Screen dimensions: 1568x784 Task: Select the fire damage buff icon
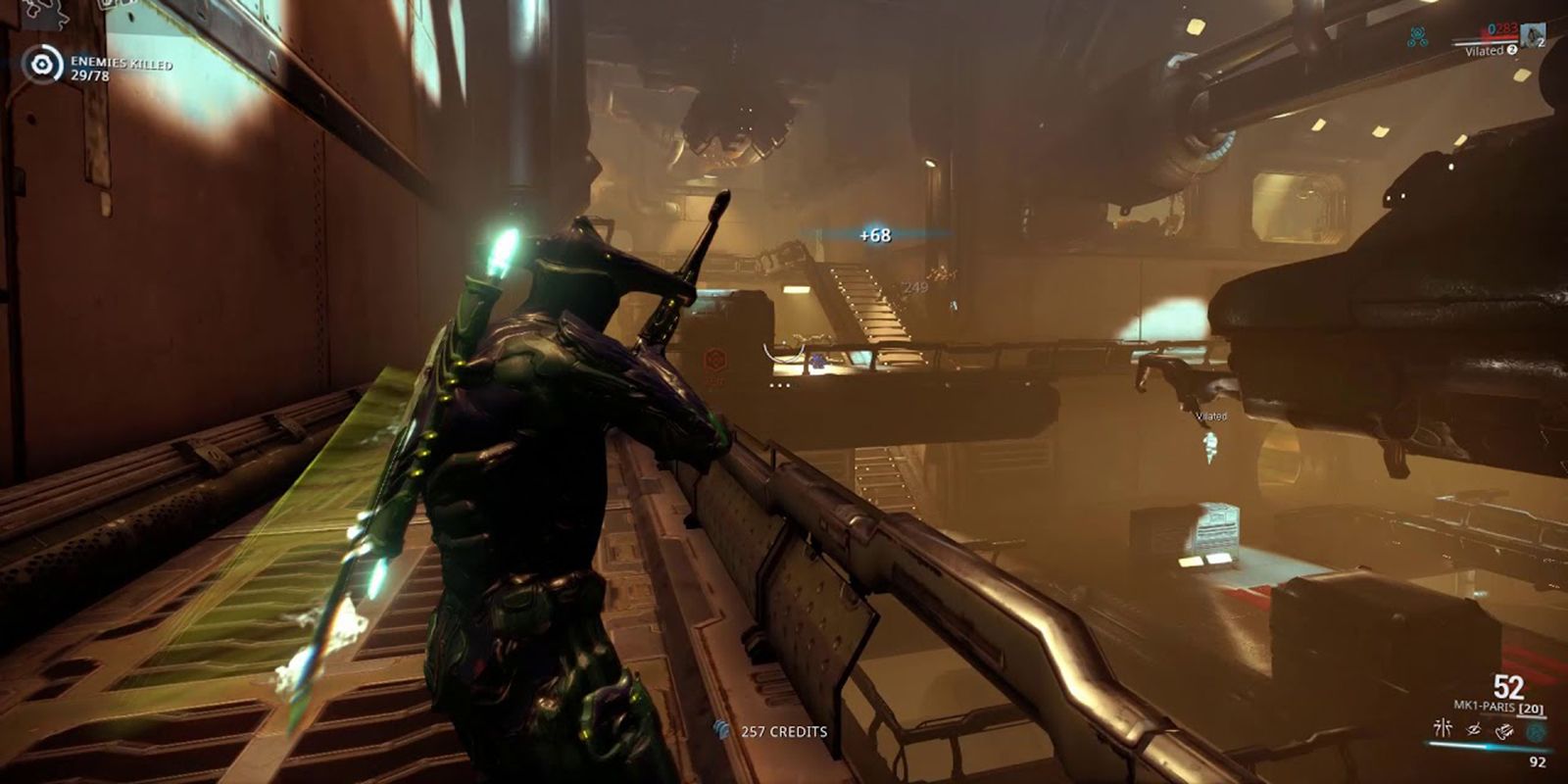[1504, 729]
